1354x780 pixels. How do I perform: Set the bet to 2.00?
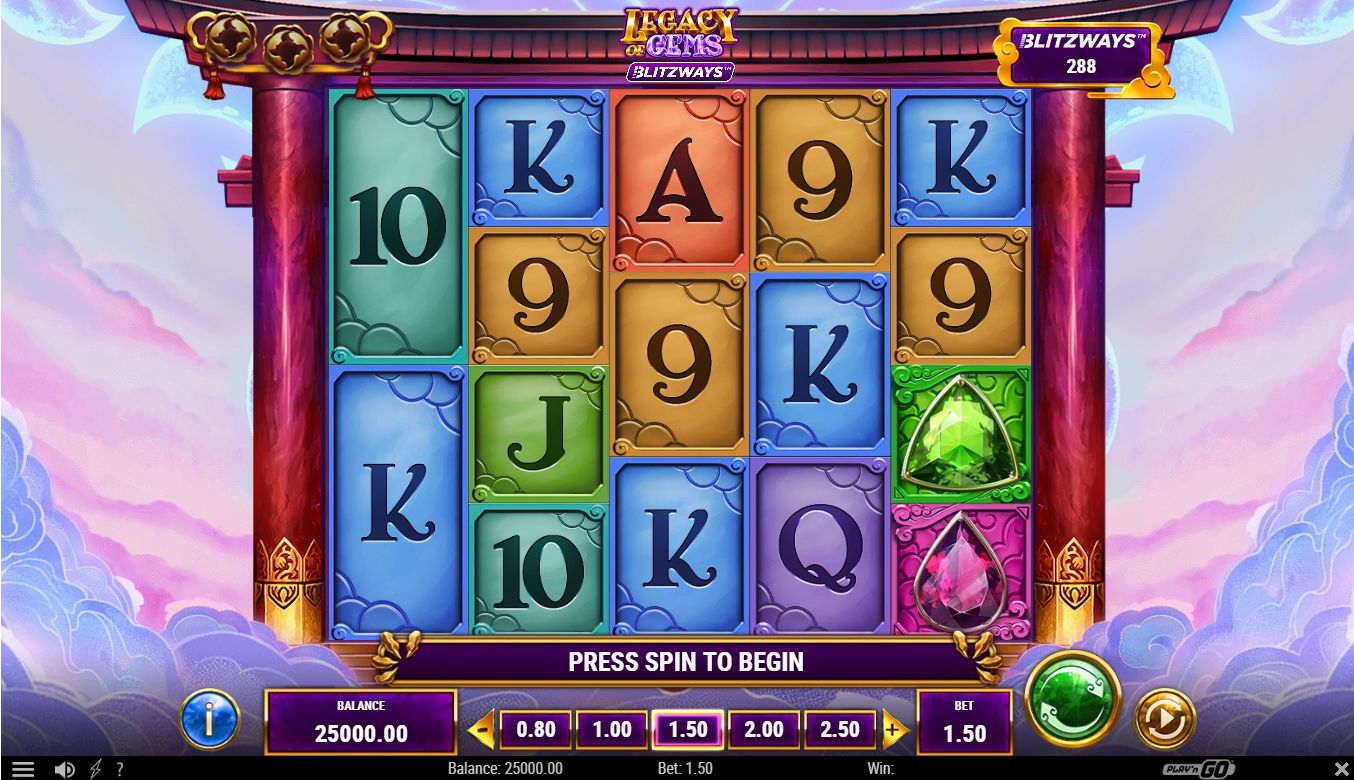[x=764, y=730]
